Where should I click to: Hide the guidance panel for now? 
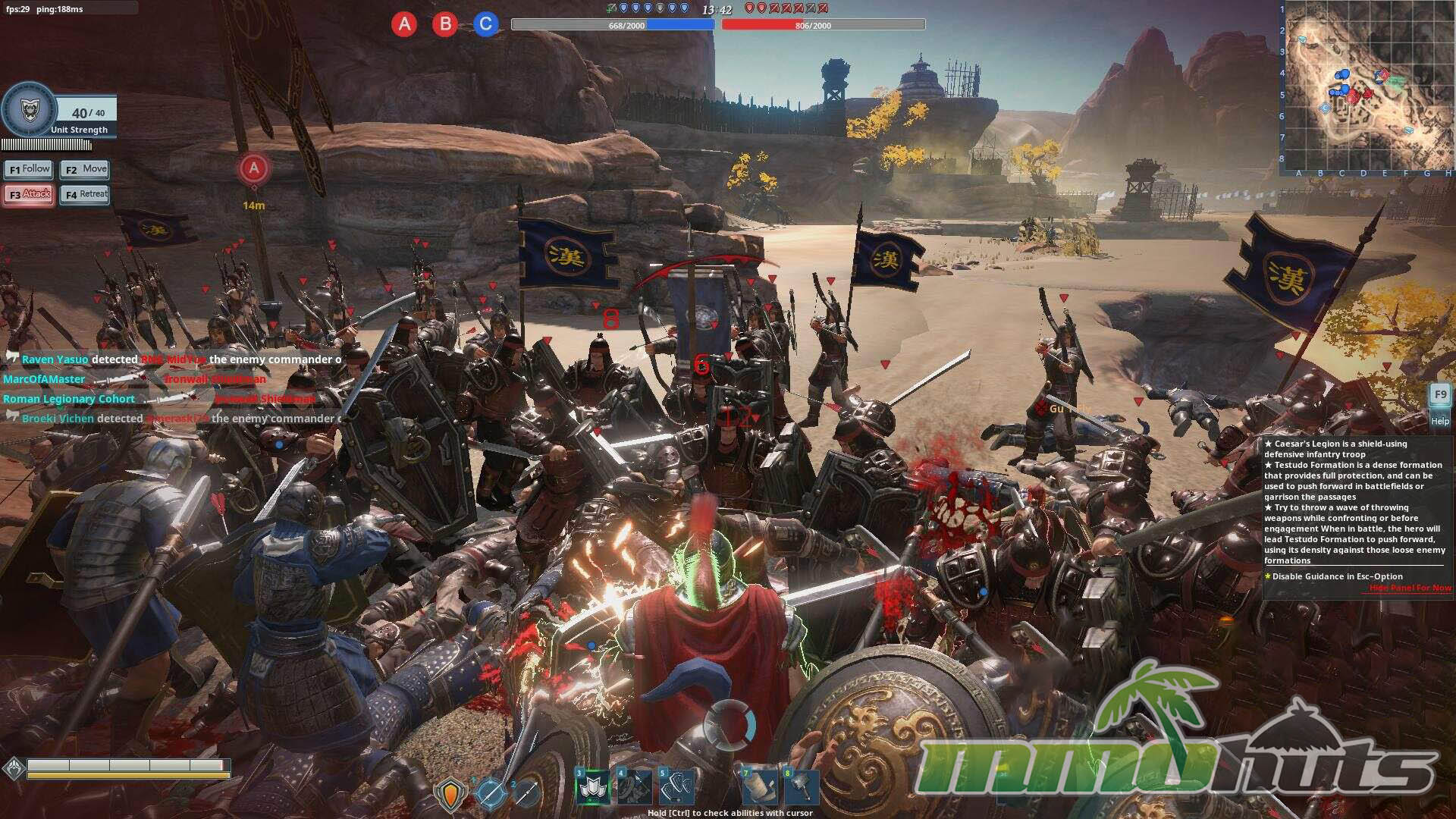(x=1410, y=588)
